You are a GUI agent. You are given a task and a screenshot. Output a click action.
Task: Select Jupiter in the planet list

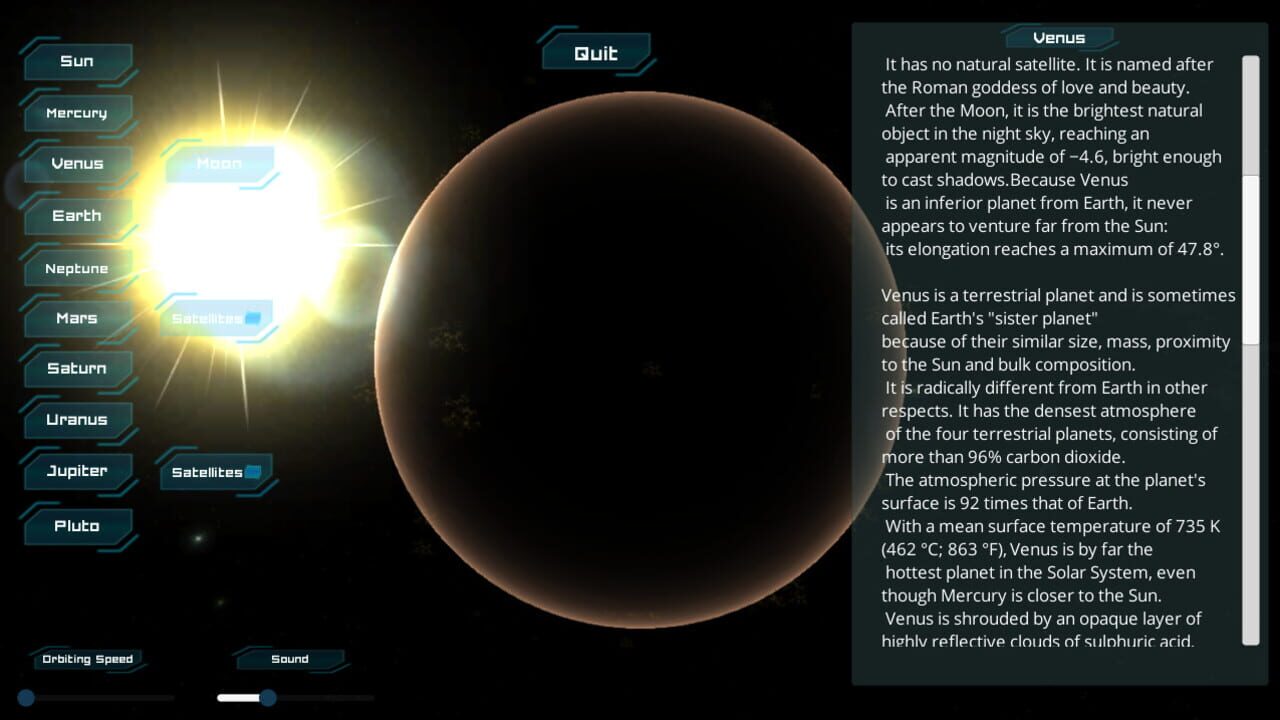click(78, 470)
